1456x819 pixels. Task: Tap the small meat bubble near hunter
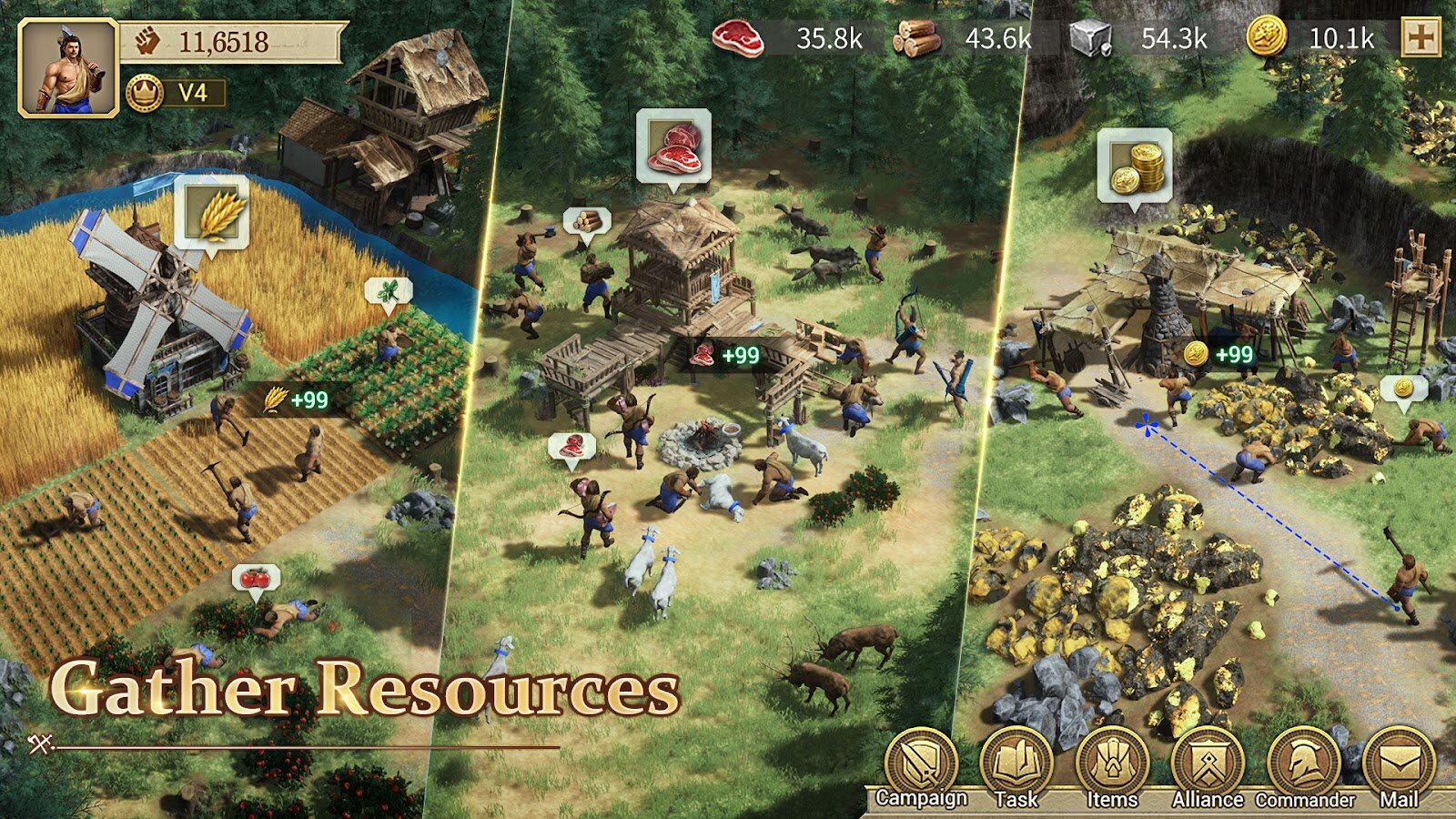571,447
